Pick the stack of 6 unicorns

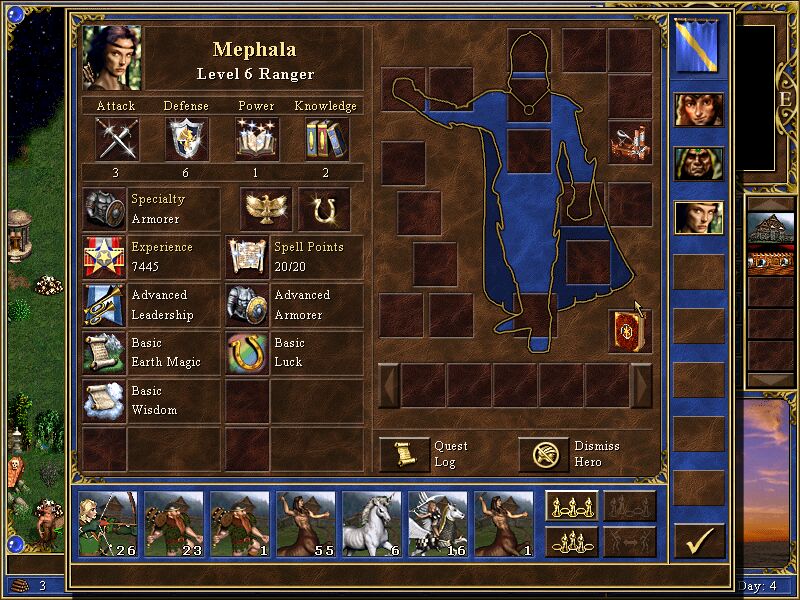tap(372, 523)
